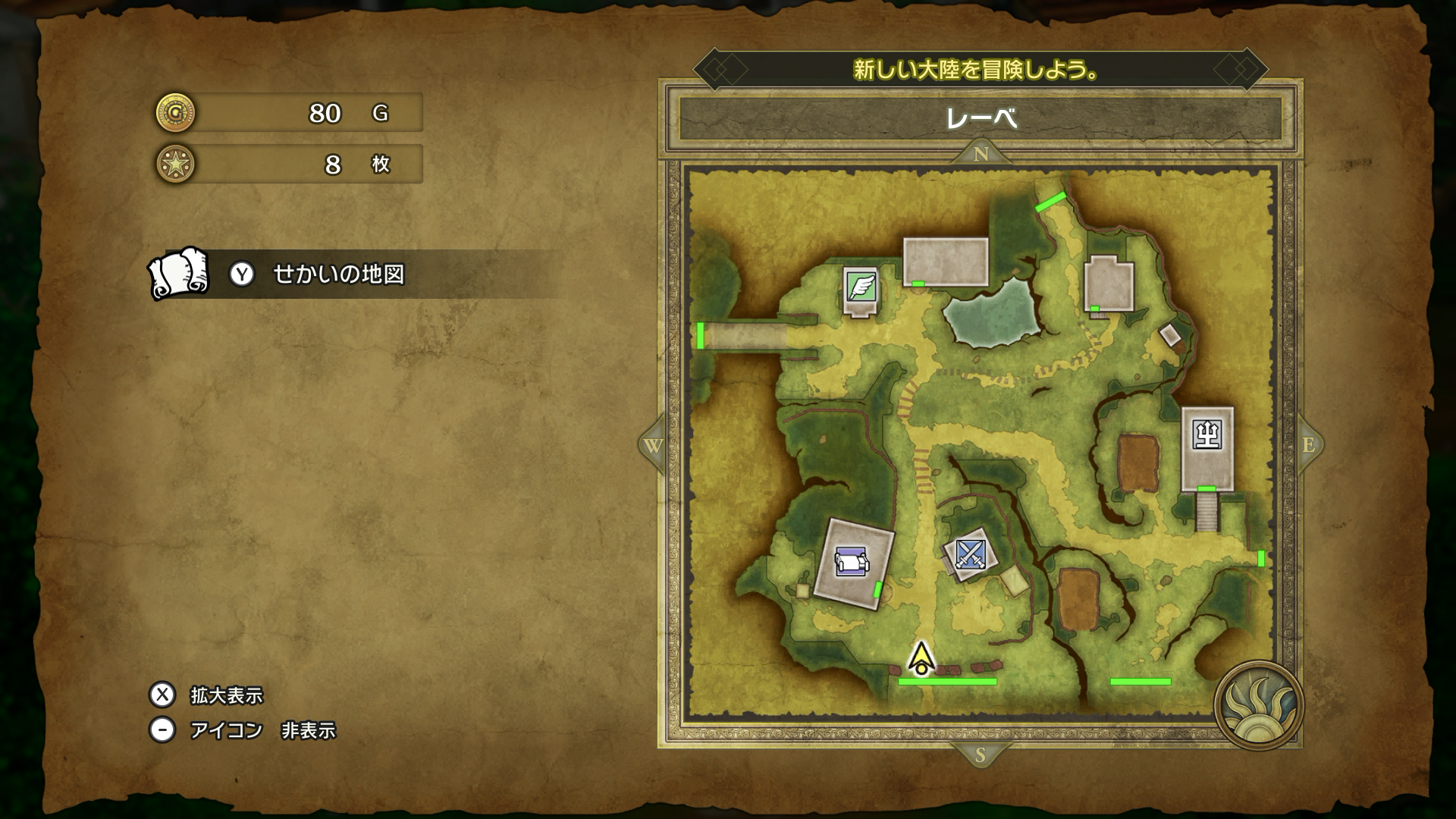Toggle アイコン 非表示 to hide icons
Screen dimensions: 1456x819
coord(262,730)
